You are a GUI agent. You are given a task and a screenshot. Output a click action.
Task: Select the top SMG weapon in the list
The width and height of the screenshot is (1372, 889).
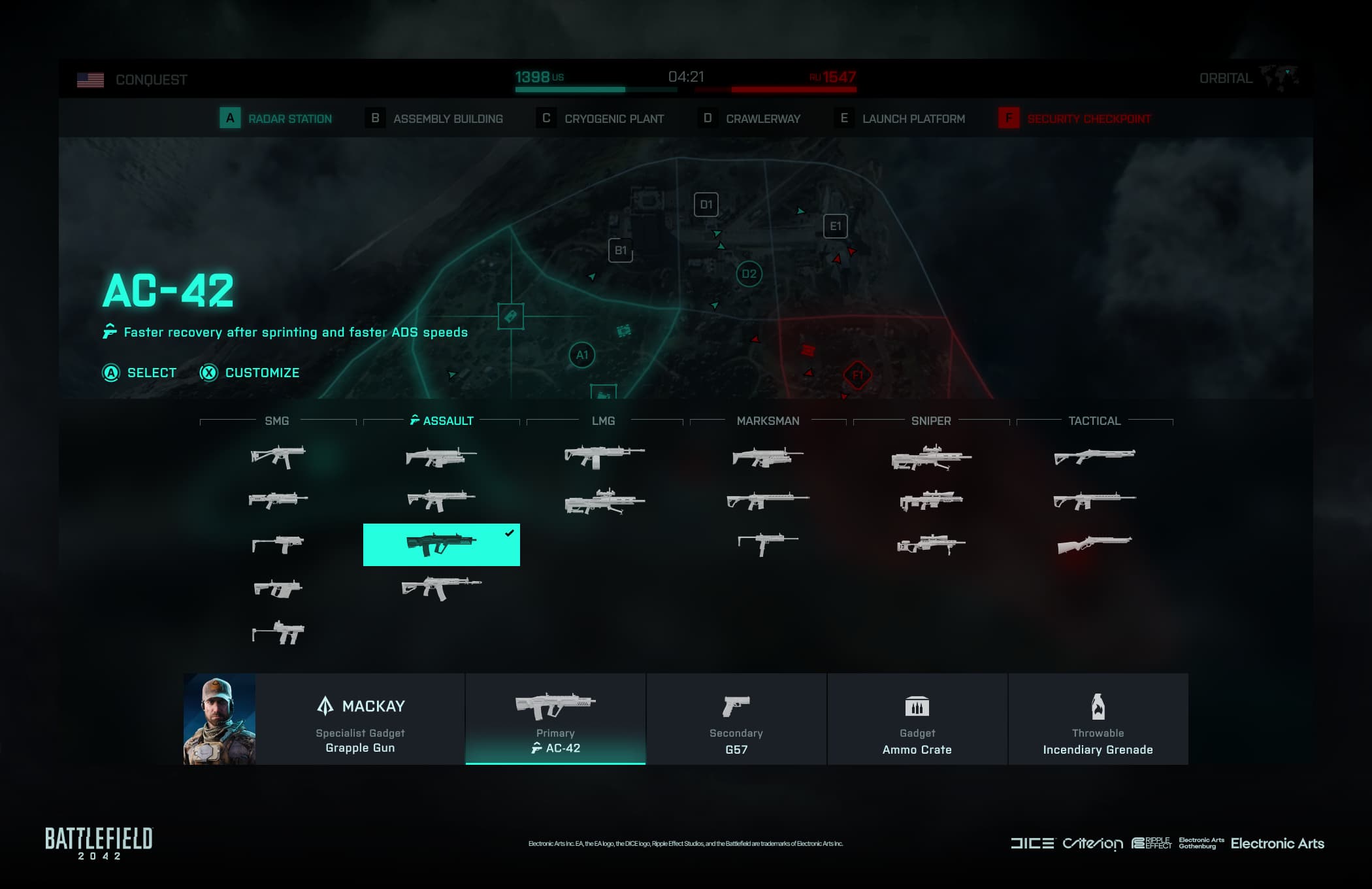[278, 456]
